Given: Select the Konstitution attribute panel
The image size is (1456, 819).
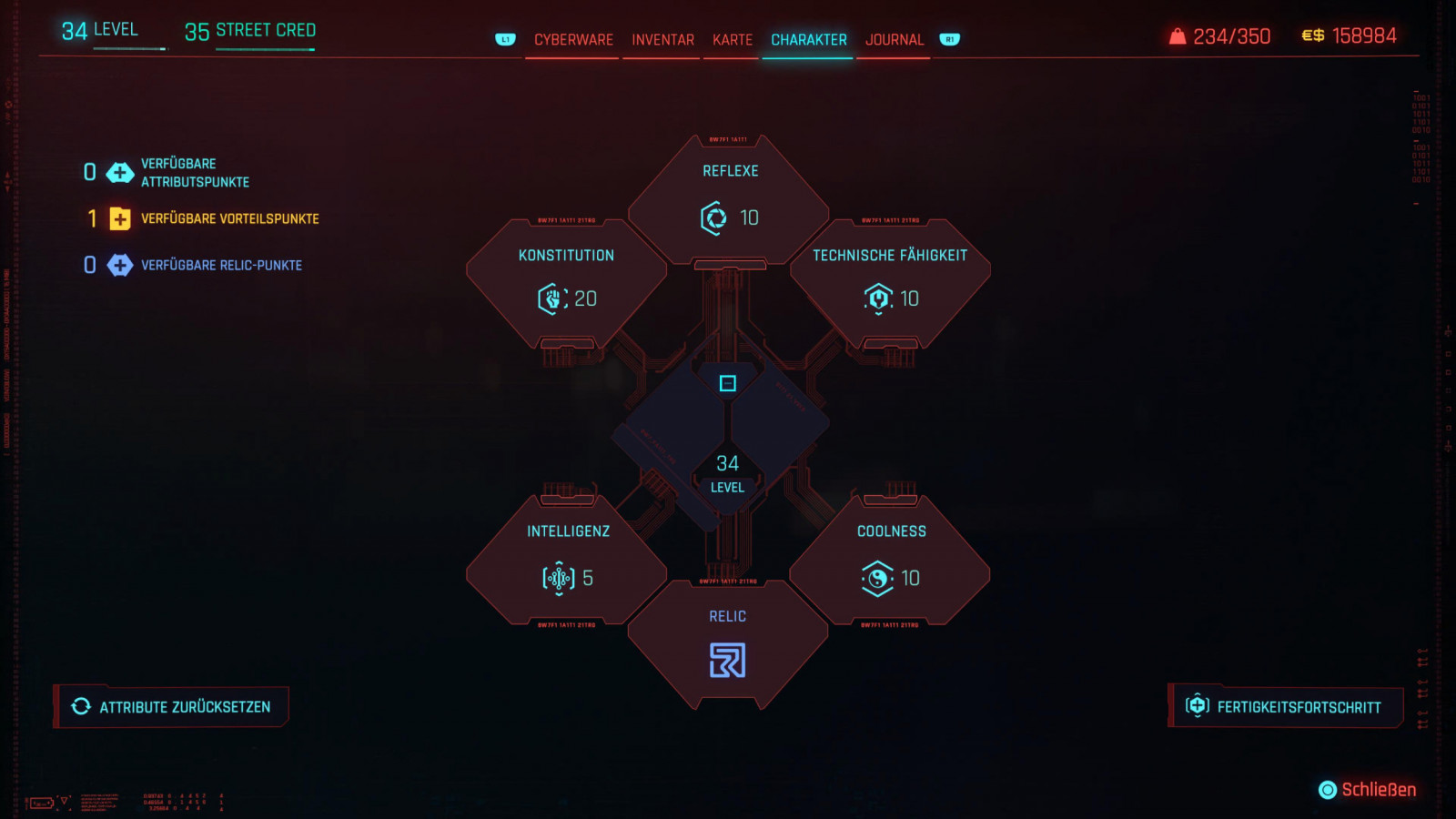Looking at the screenshot, I should click(566, 281).
